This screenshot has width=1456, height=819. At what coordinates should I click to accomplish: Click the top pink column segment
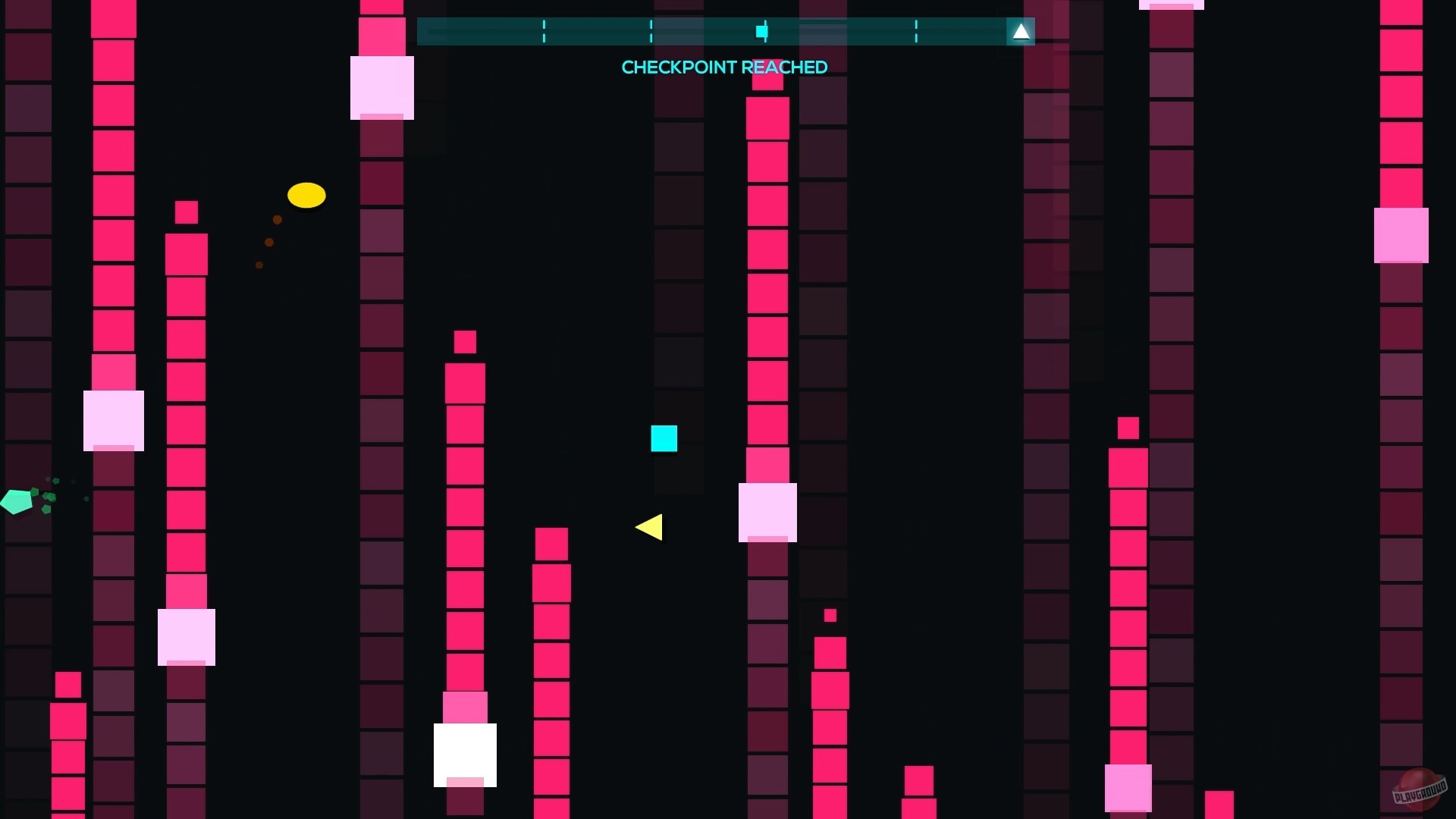coord(114,19)
